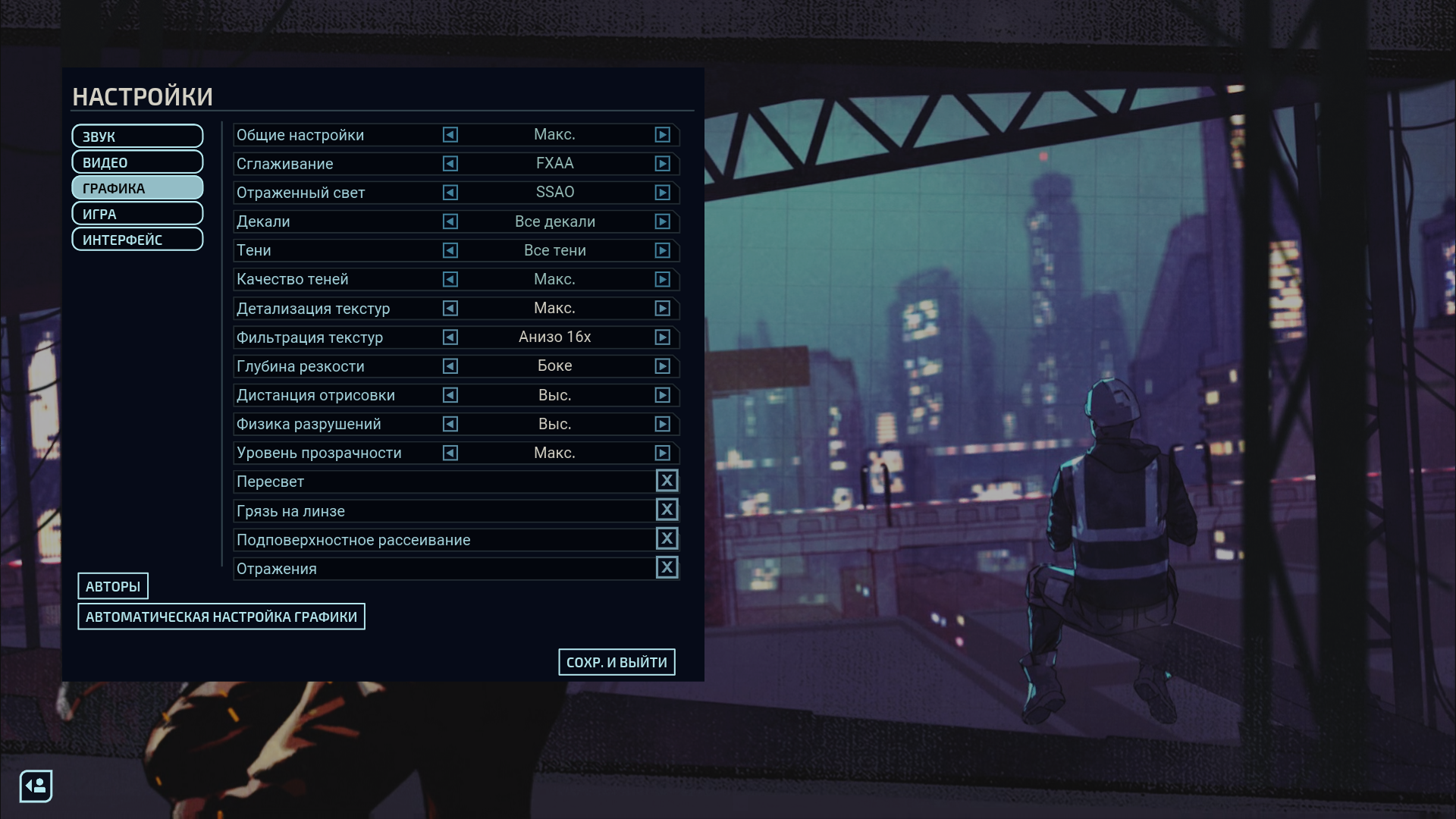Disable Подповерхностное рассеивание checkbox
This screenshot has width=1456, height=819.
(667, 538)
